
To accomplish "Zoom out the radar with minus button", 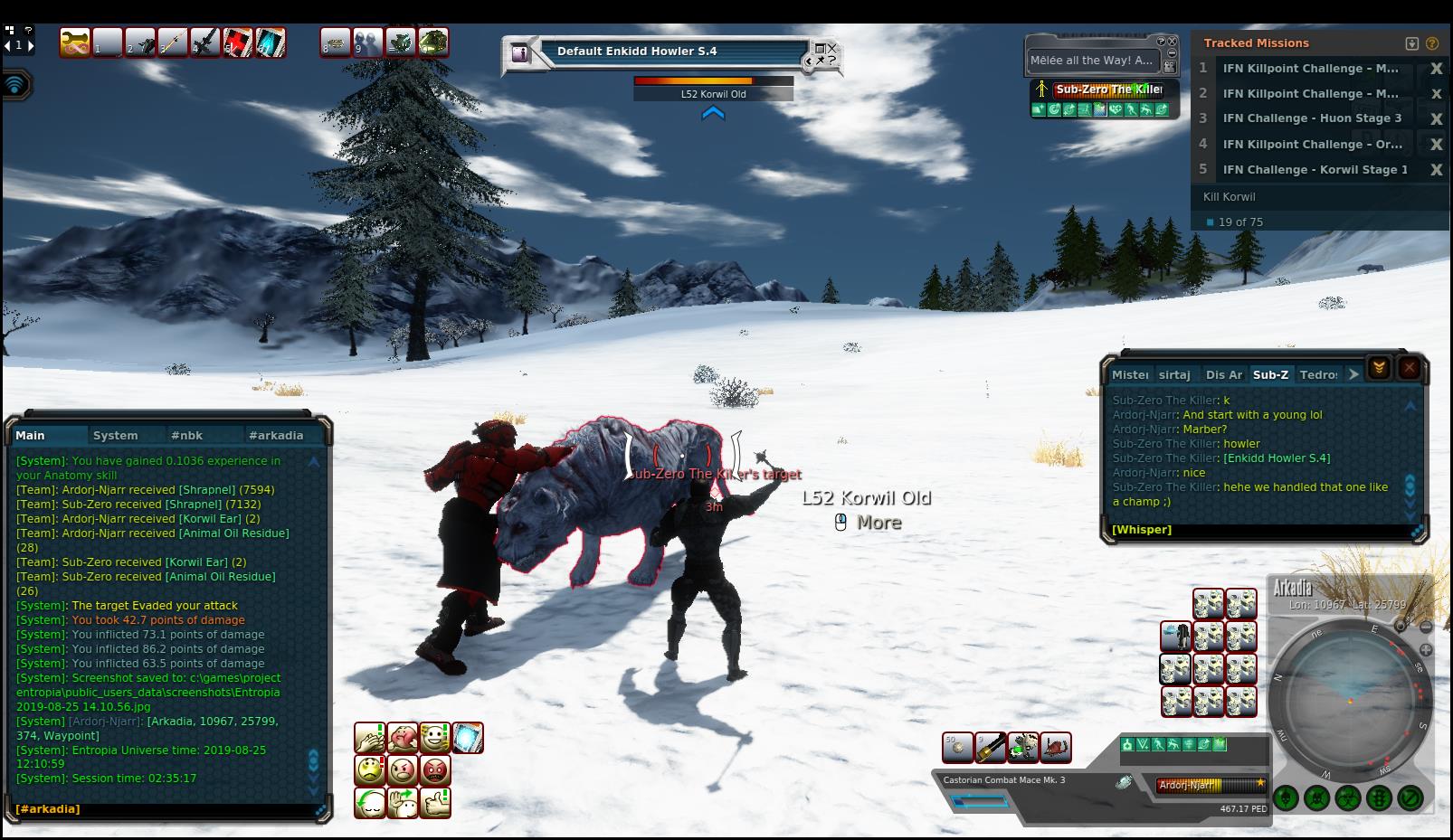I will (x=1426, y=628).
